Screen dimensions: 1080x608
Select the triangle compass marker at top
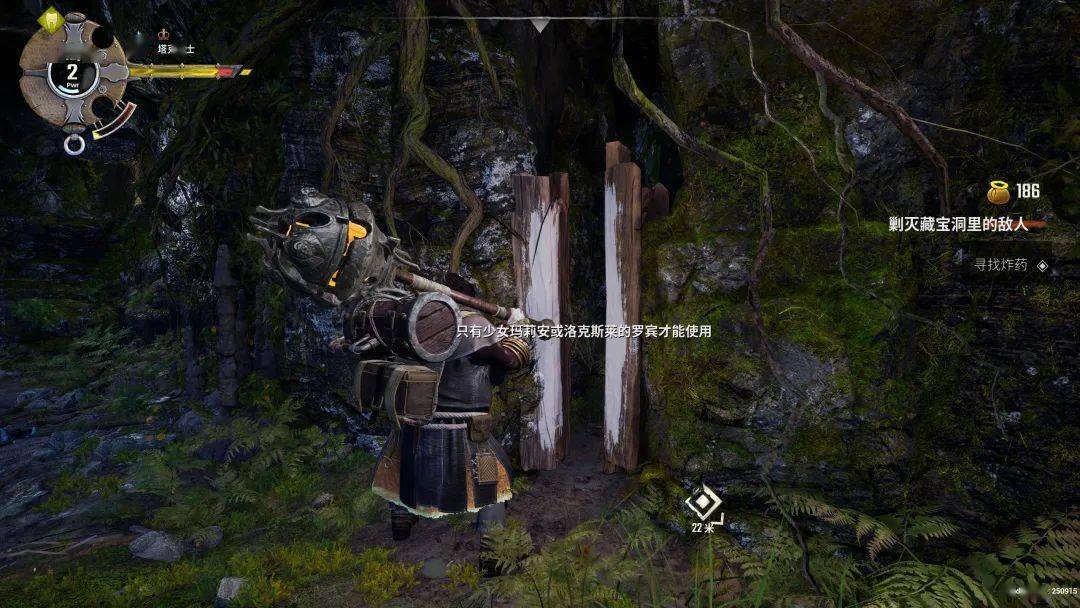pyautogui.click(x=540, y=24)
